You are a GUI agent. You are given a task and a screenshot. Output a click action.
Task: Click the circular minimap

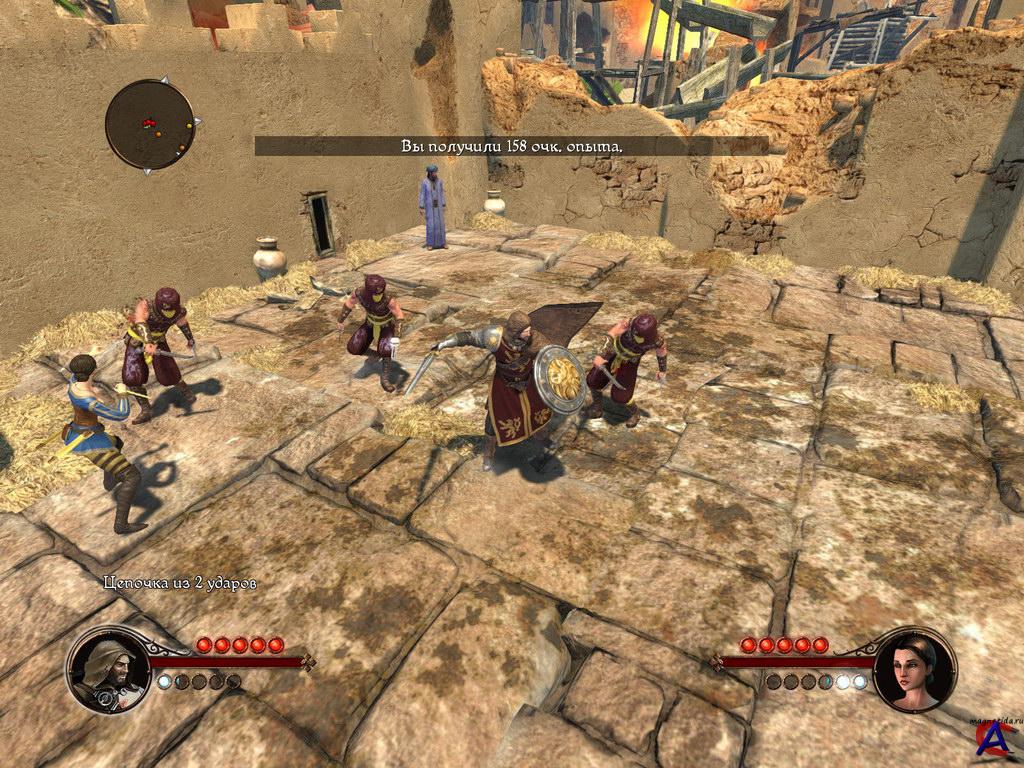pos(150,125)
